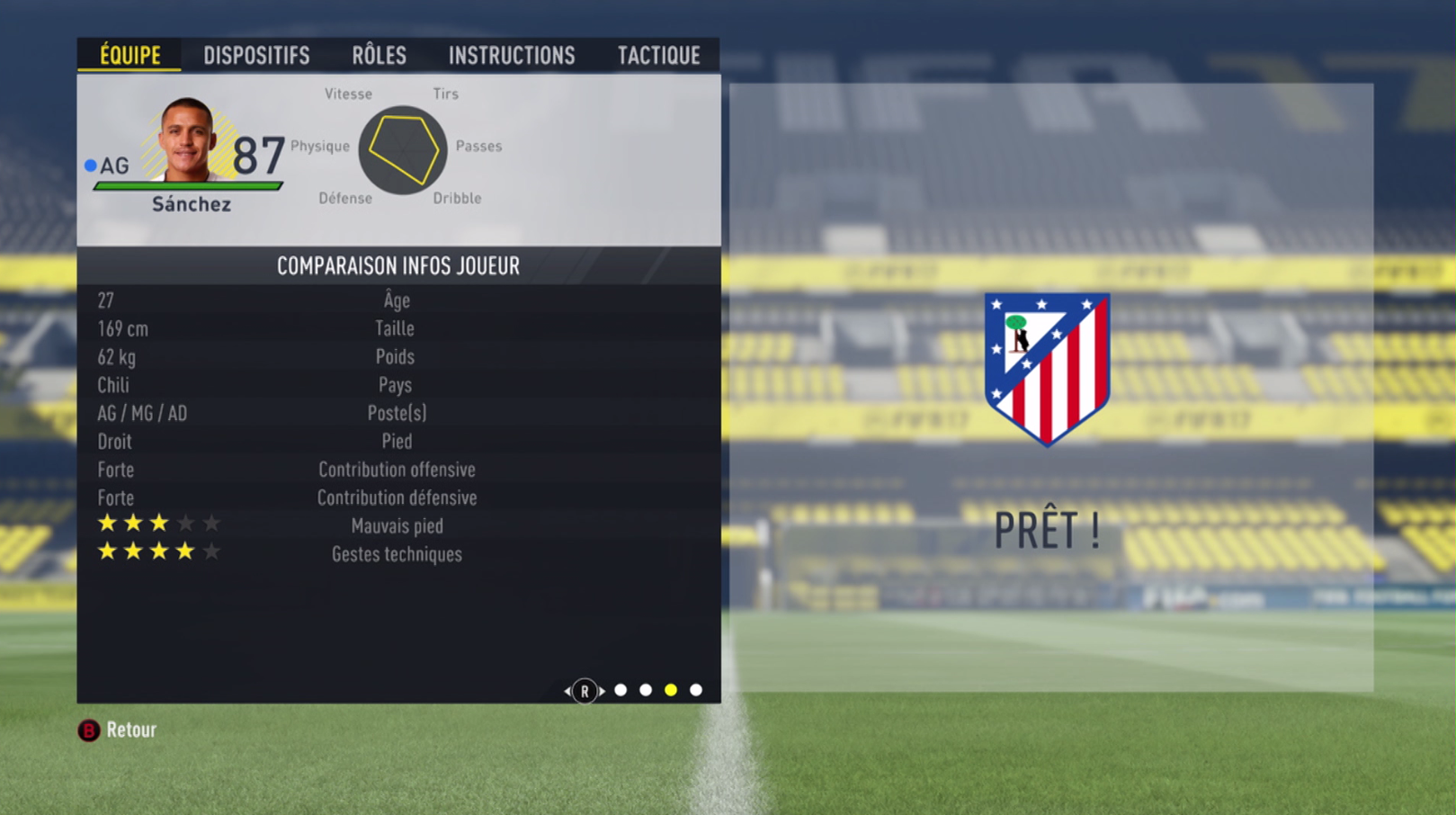
Task: Select the highlighted yellow page dot
Action: 669,690
